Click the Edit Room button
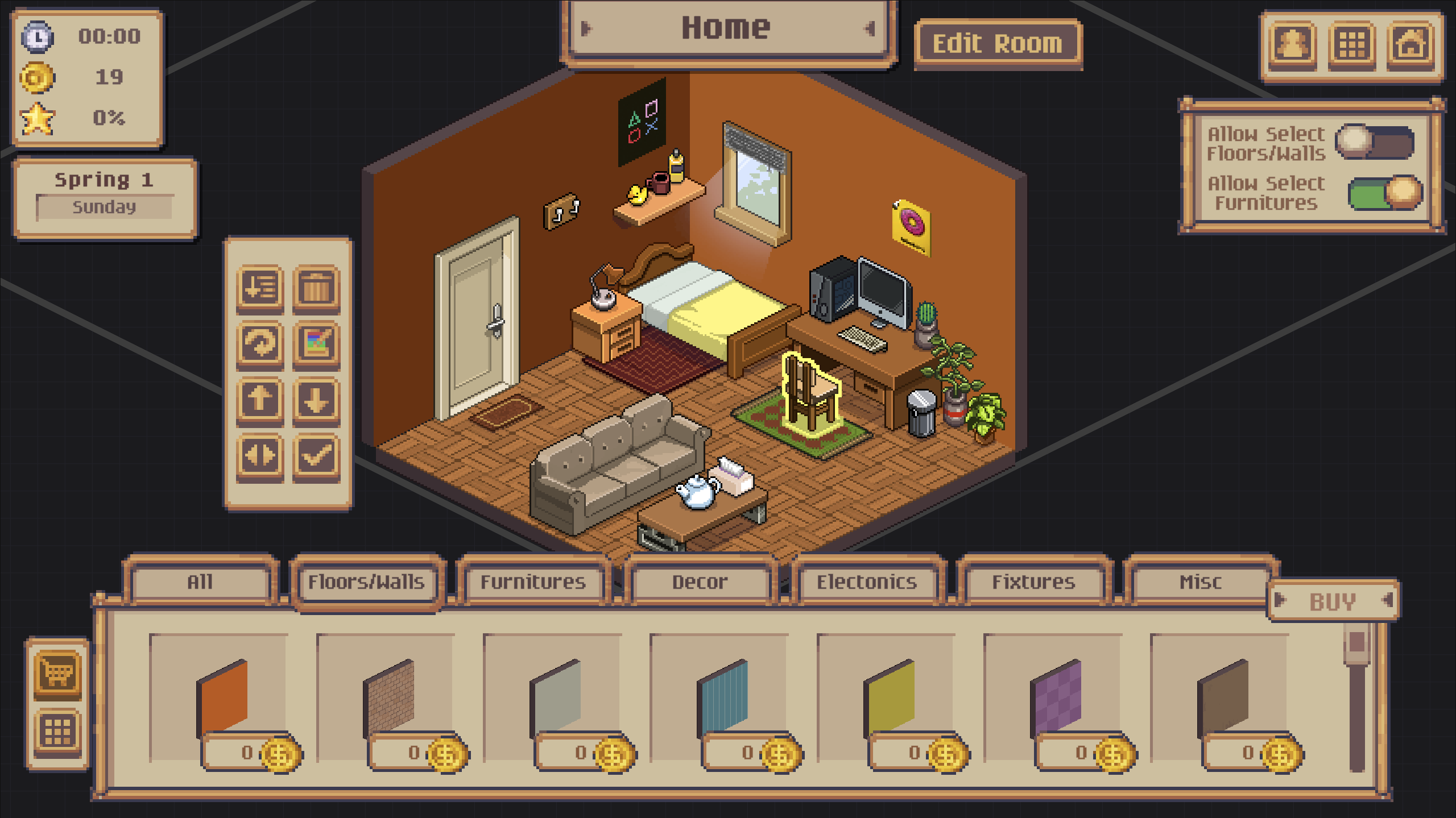Image resolution: width=1456 pixels, height=818 pixels. tap(998, 44)
